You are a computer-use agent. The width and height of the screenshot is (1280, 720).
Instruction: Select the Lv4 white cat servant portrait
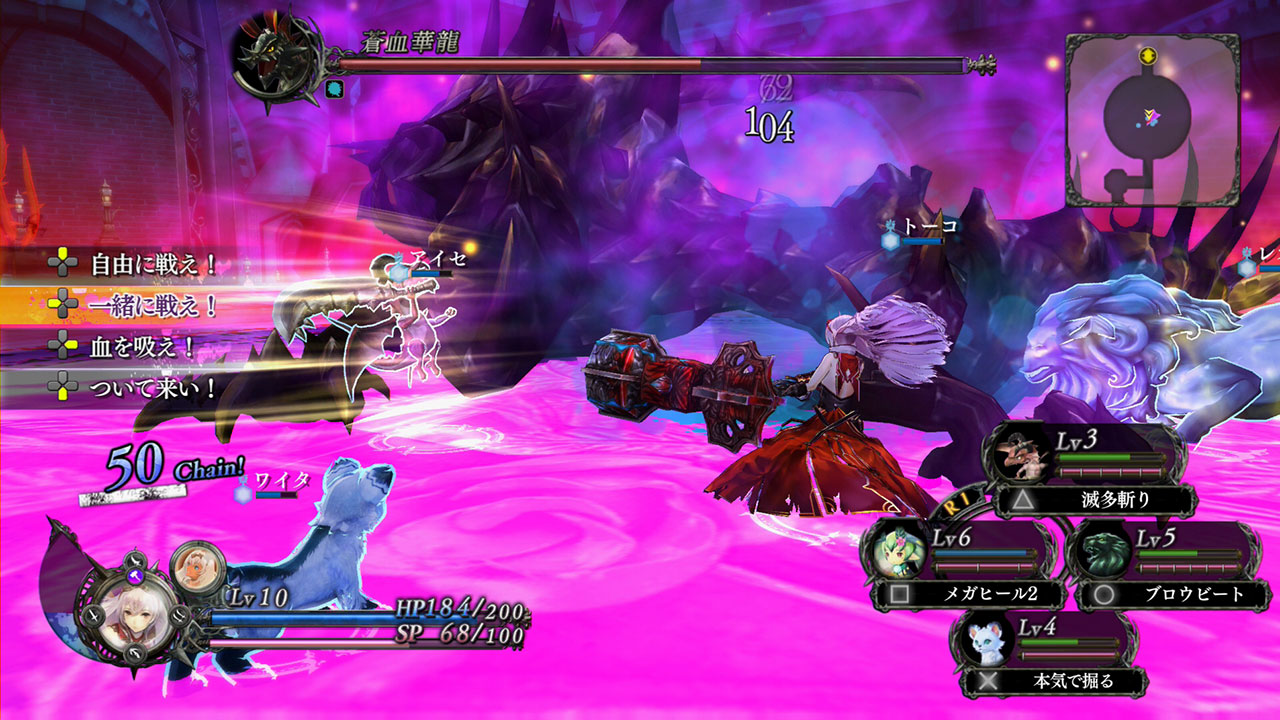tap(985, 644)
